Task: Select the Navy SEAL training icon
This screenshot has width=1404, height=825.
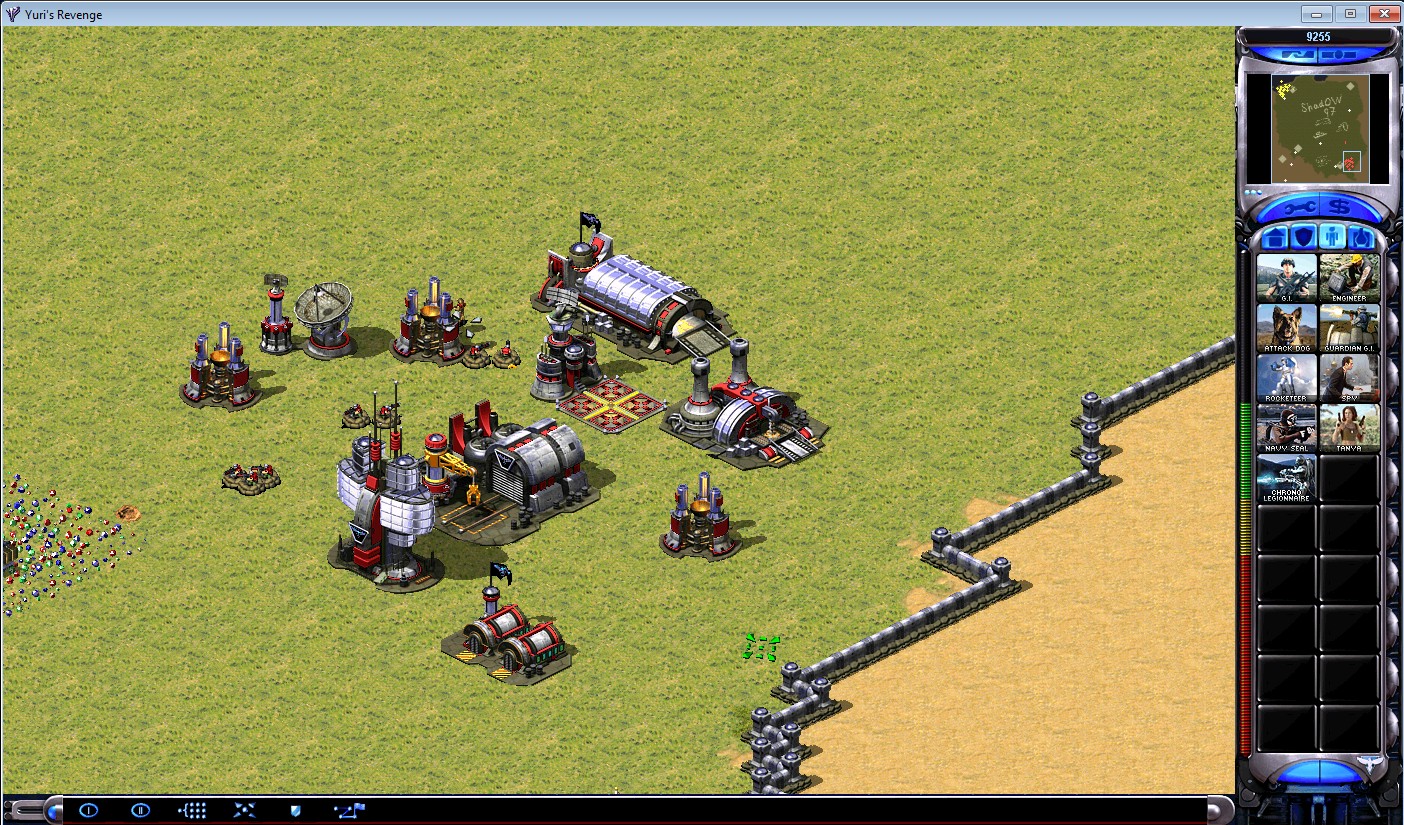Action: click(x=1285, y=427)
